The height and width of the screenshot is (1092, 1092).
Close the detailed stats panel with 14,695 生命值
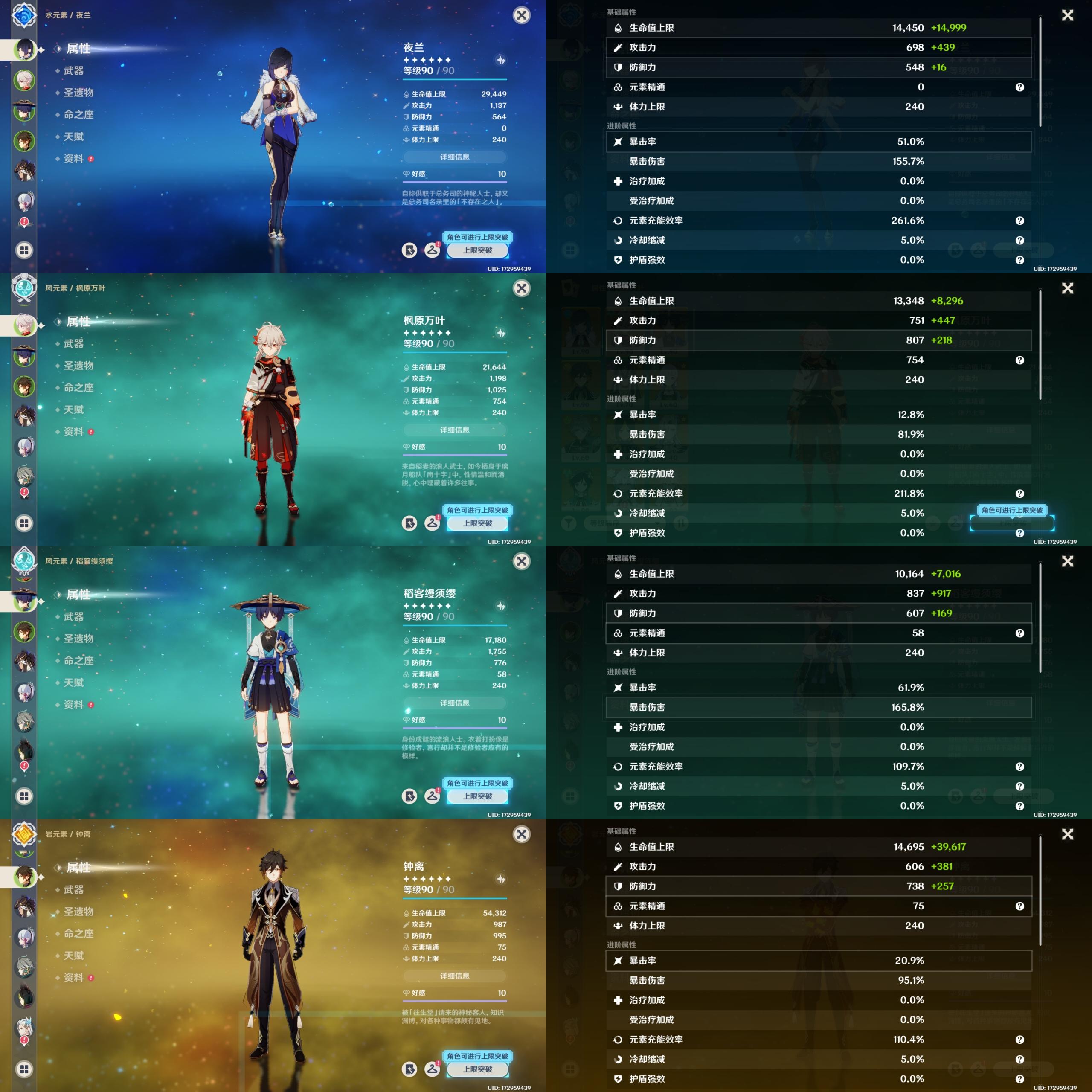1067,834
